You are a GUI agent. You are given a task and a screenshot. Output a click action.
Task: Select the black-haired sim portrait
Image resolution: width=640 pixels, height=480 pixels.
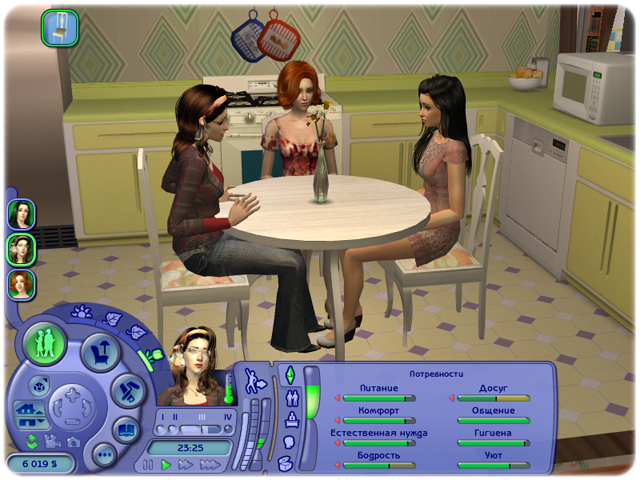point(21,214)
